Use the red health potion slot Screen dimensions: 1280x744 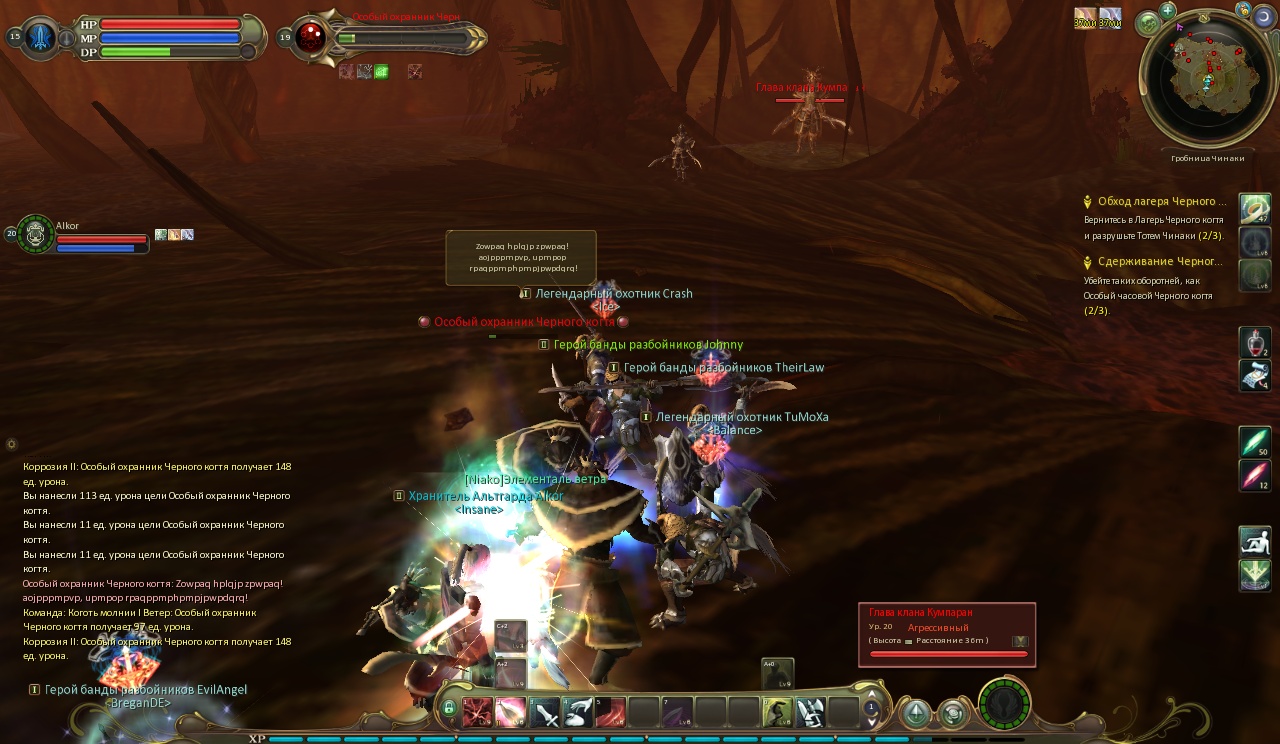coord(1255,342)
